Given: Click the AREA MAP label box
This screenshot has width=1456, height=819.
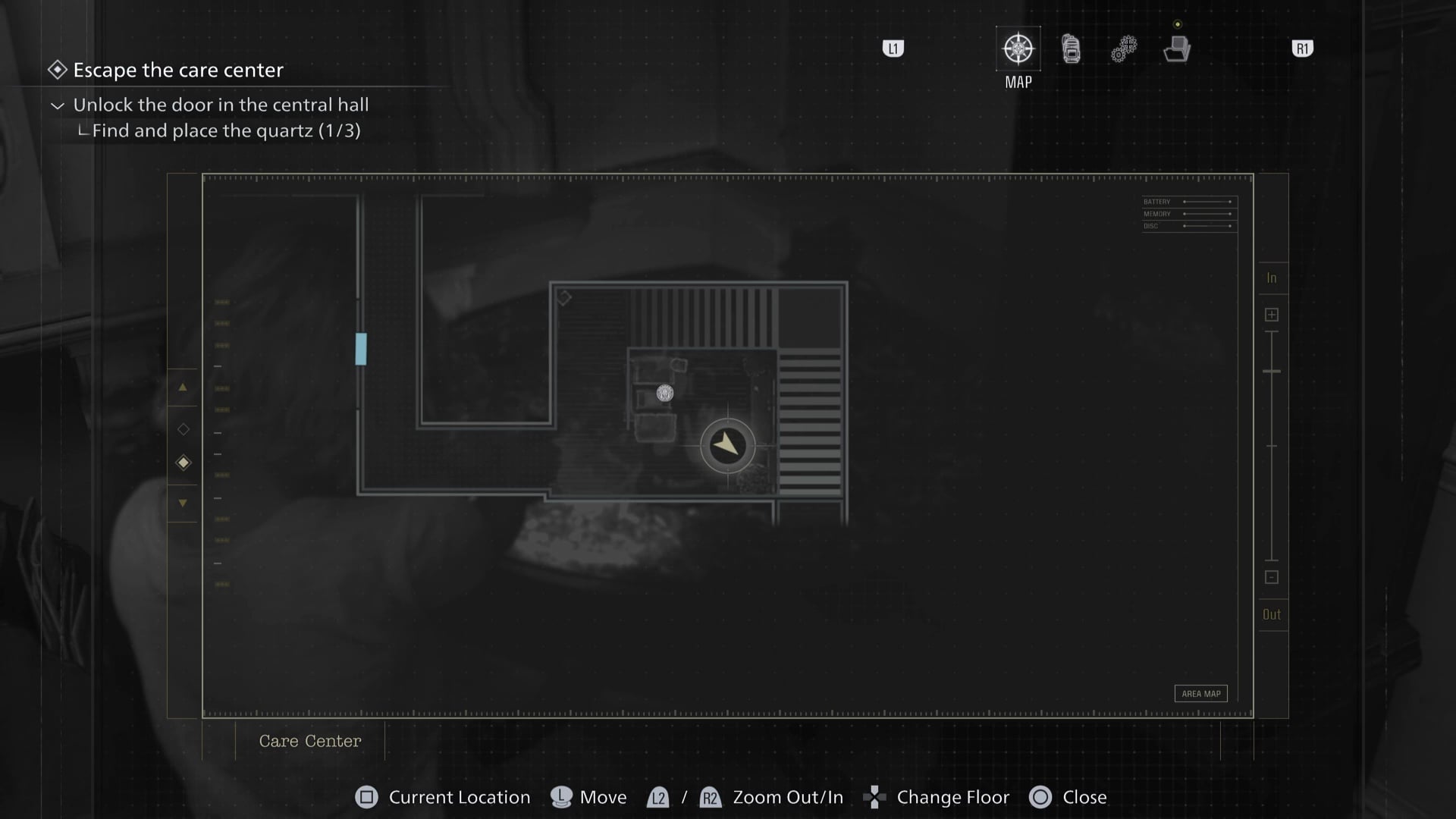Looking at the screenshot, I should coord(1201,693).
